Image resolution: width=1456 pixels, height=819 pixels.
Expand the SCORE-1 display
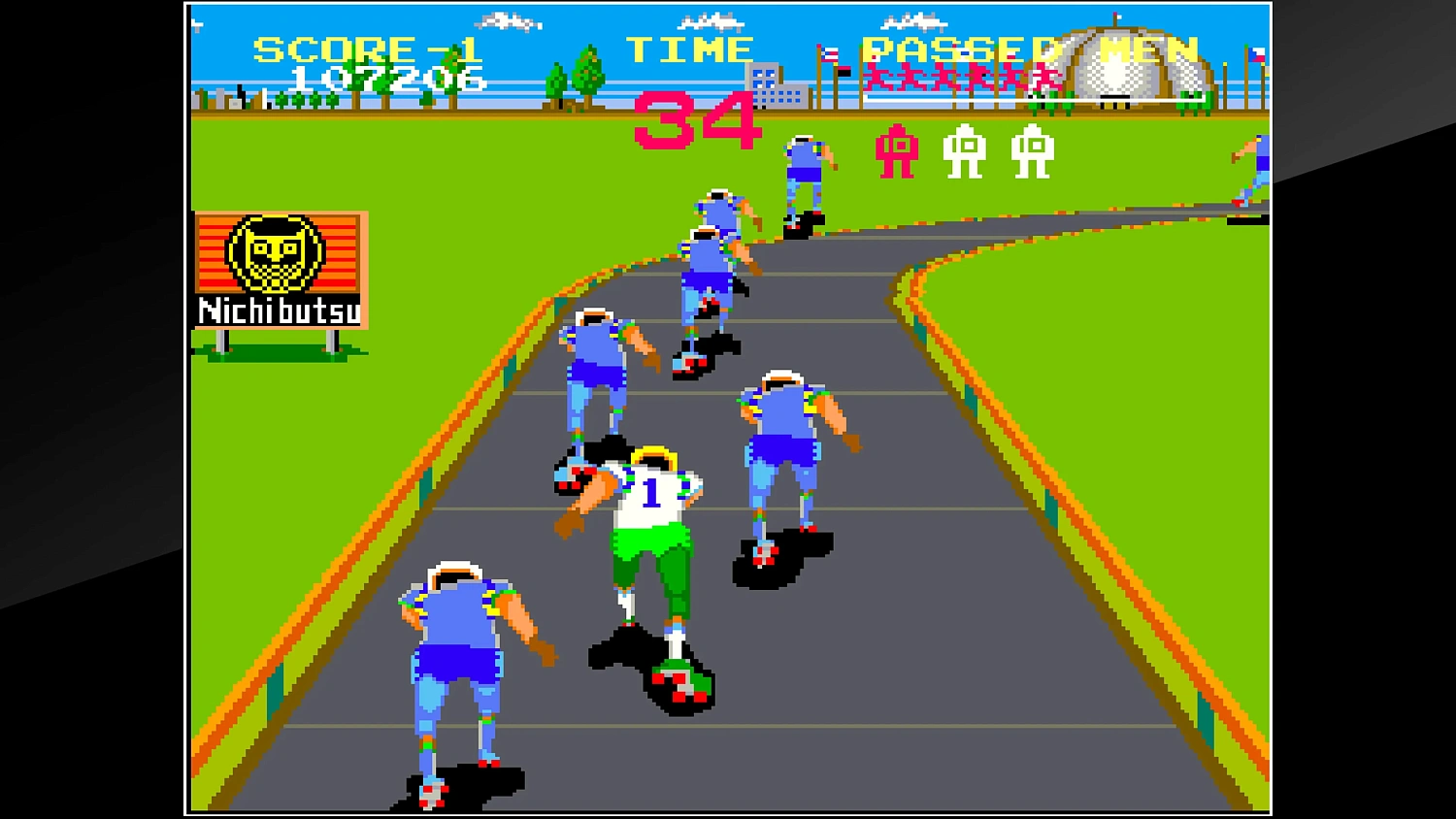tap(364, 47)
